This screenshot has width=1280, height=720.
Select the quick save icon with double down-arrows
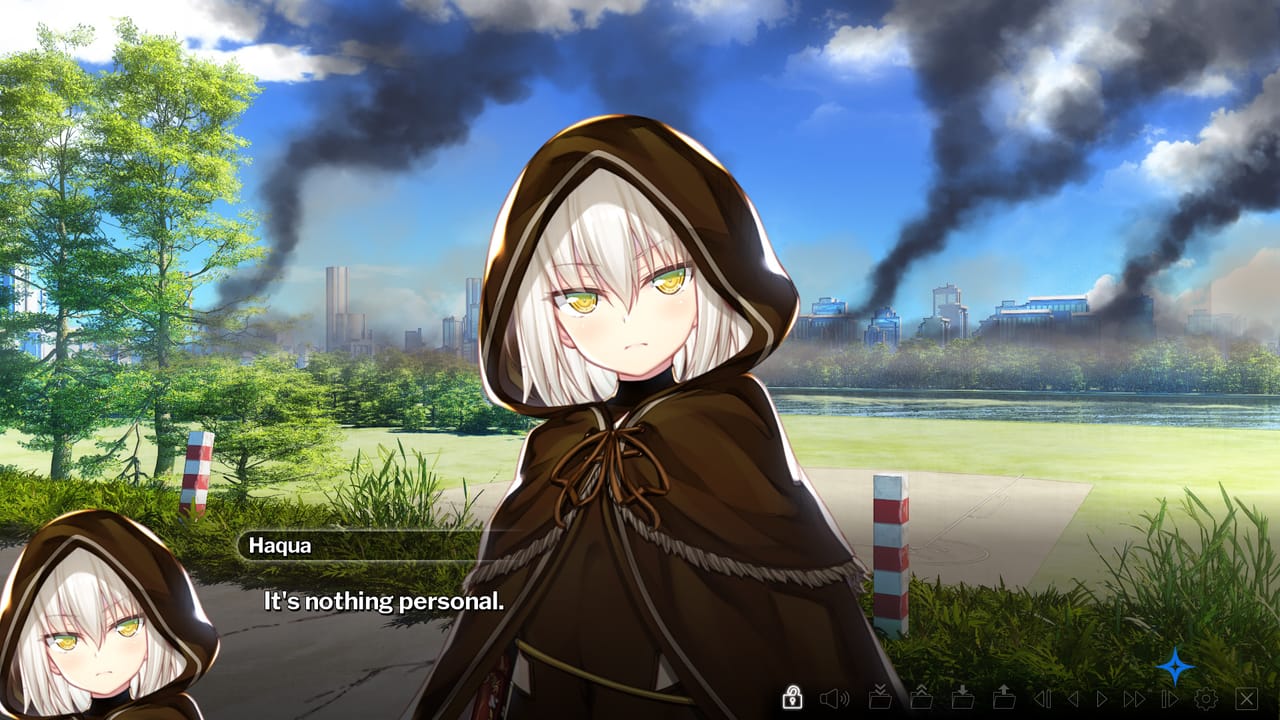click(x=880, y=700)
